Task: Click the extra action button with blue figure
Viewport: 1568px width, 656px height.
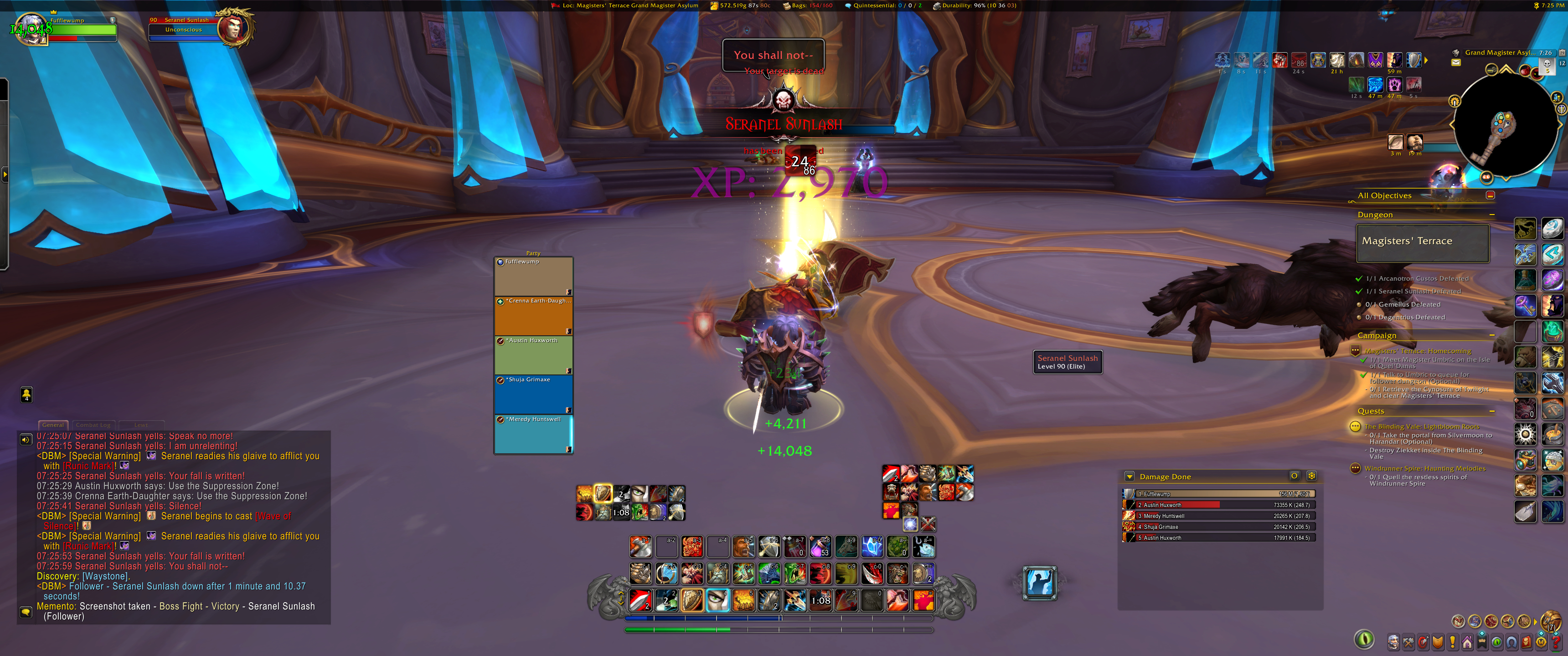Action: 1039,582
